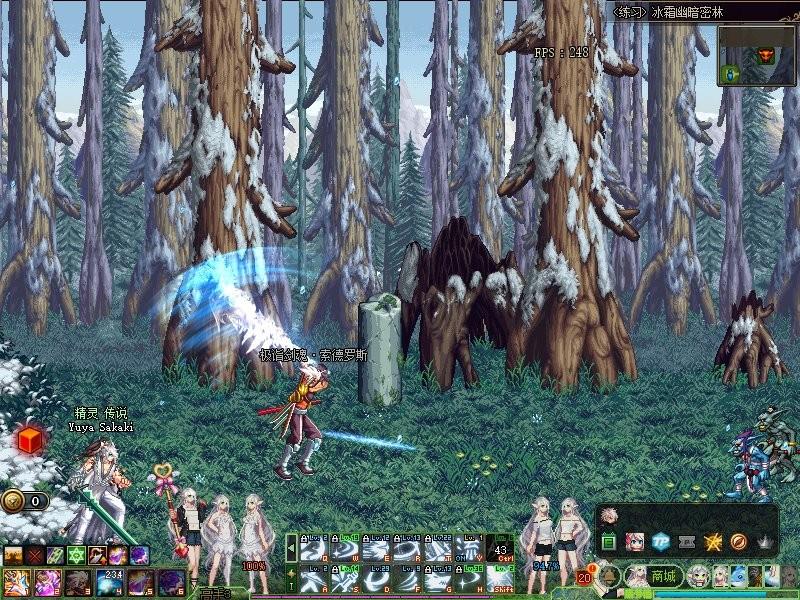Click the gold coin counter icon

[12, 501]
